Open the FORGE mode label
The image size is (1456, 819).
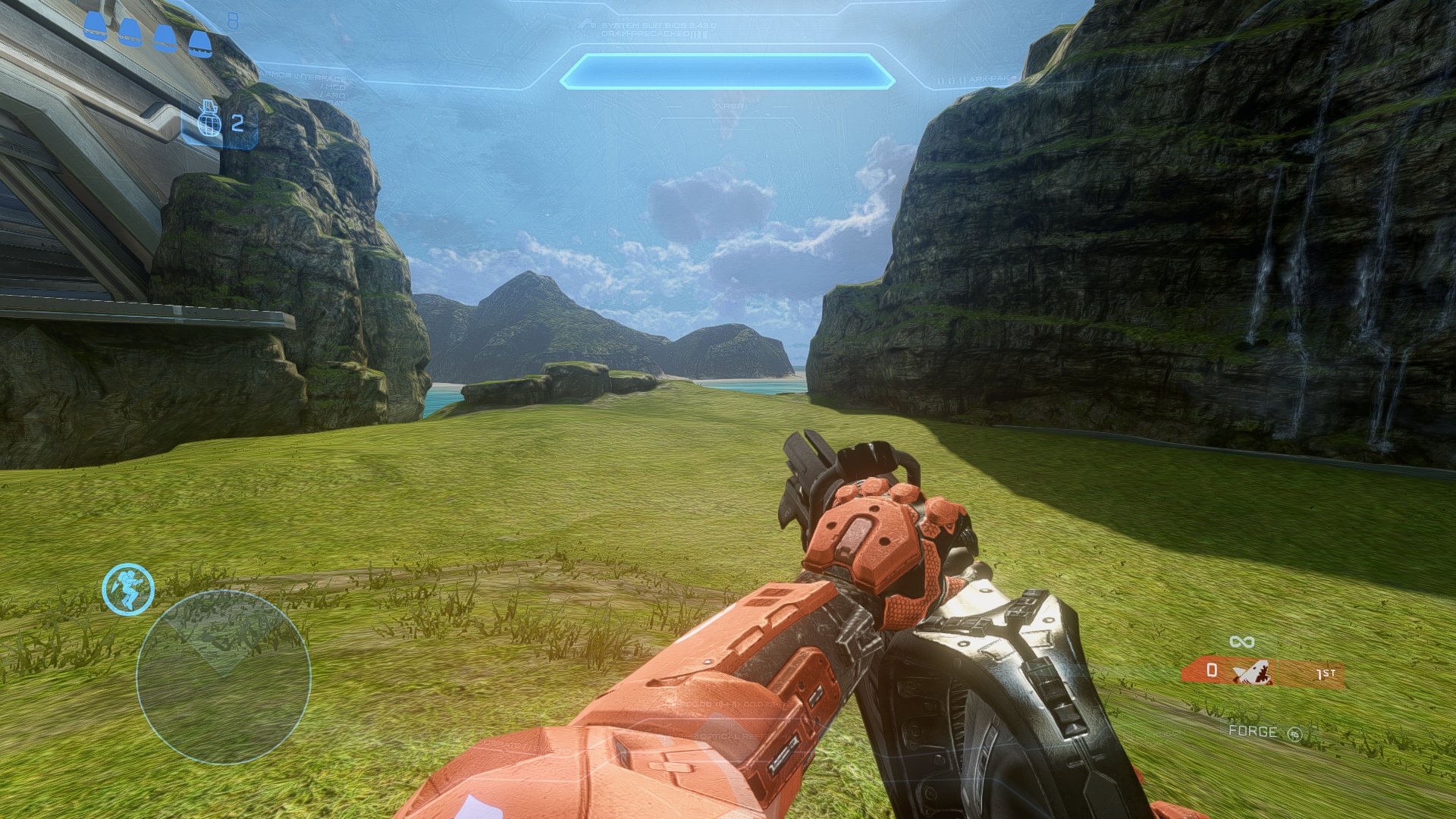click(x=1253, y=733)
